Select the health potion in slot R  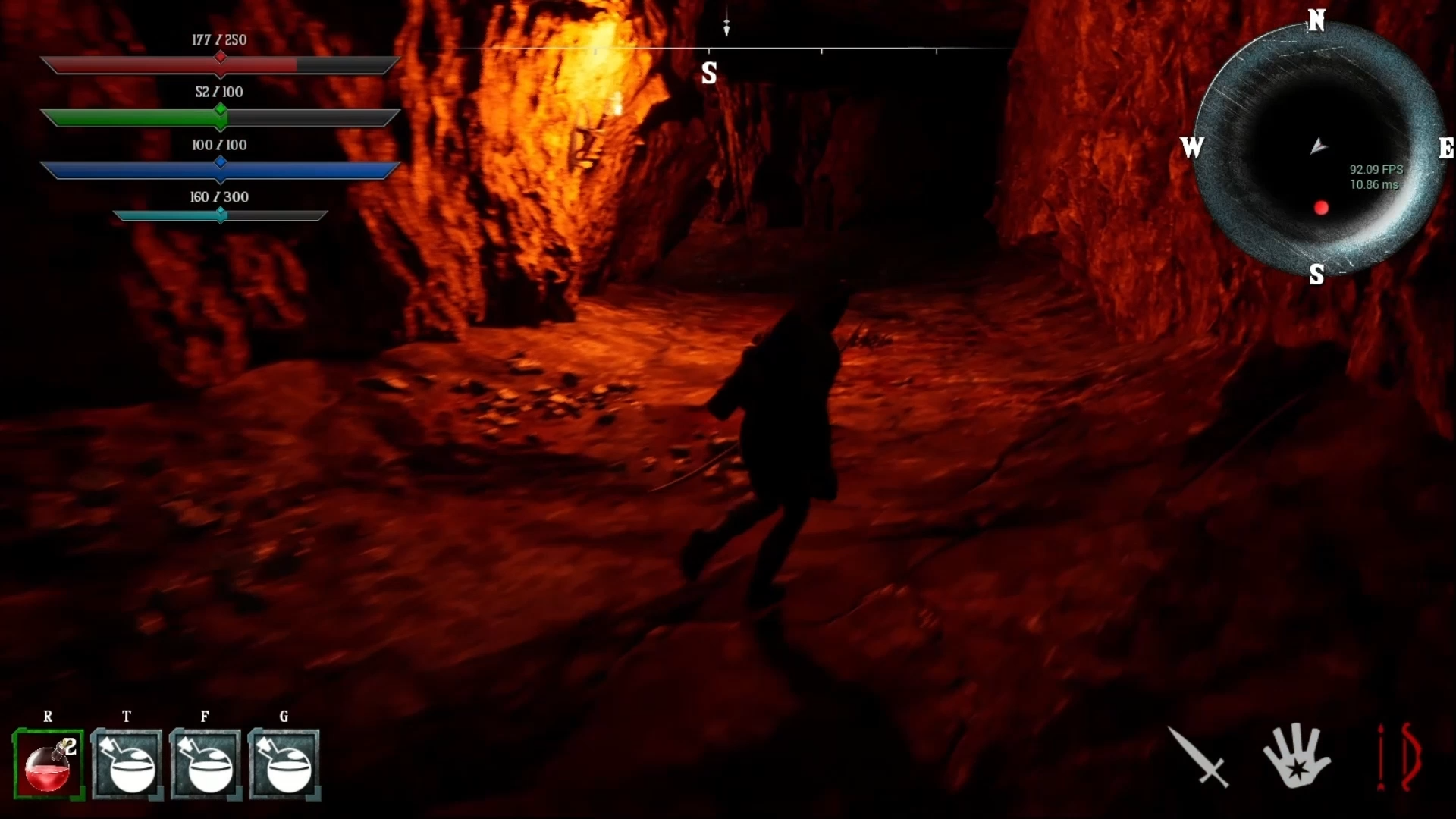(48, 764)
